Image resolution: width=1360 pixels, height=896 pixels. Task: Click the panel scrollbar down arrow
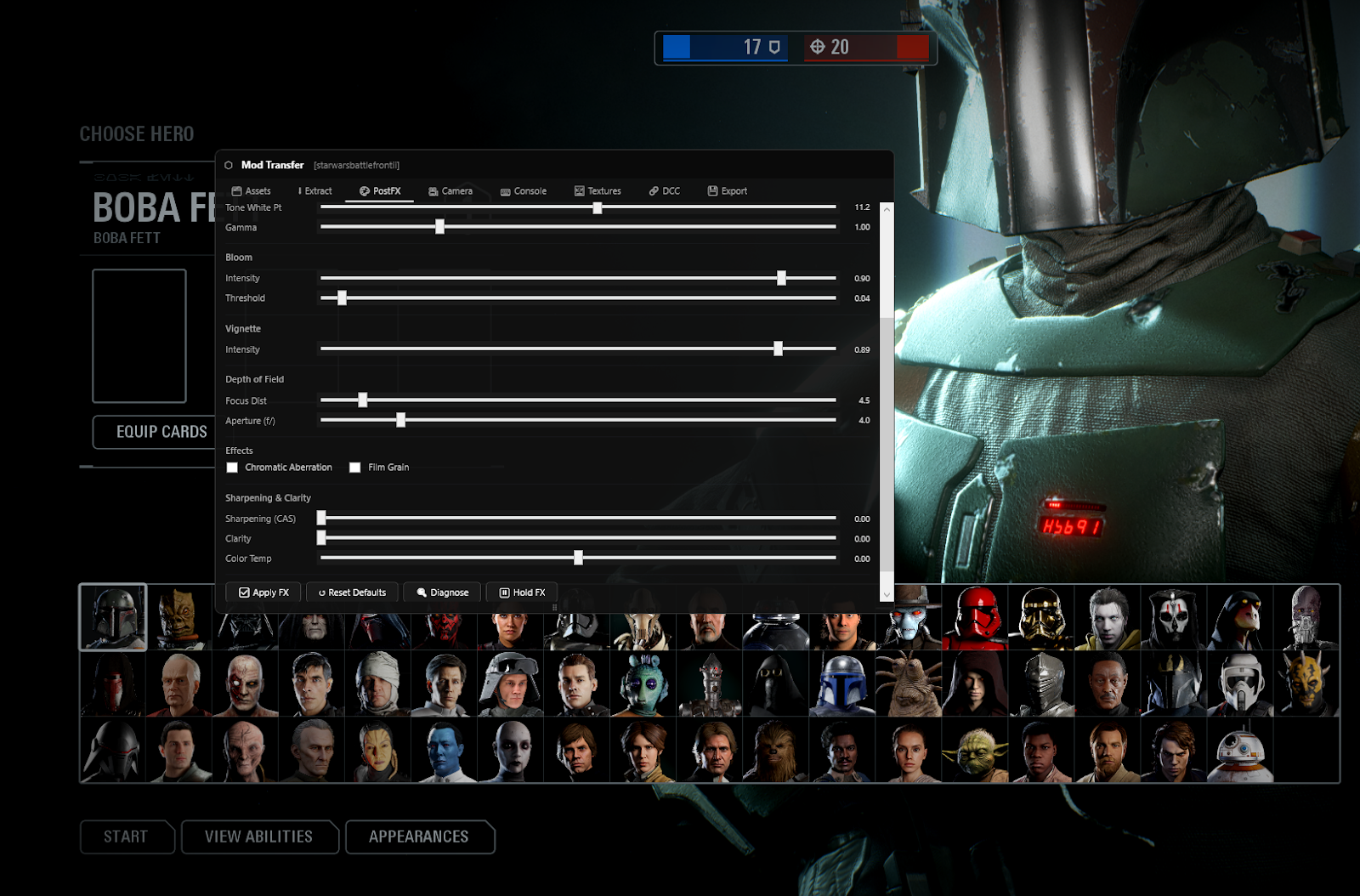pyautogui.click(x=887, y=594)
